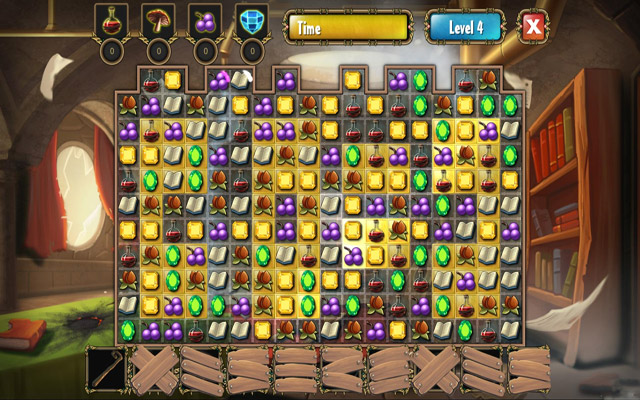Select the pickaxe tool slot
The height and width of the screenshot is (400, 640).
coord(106,368)
